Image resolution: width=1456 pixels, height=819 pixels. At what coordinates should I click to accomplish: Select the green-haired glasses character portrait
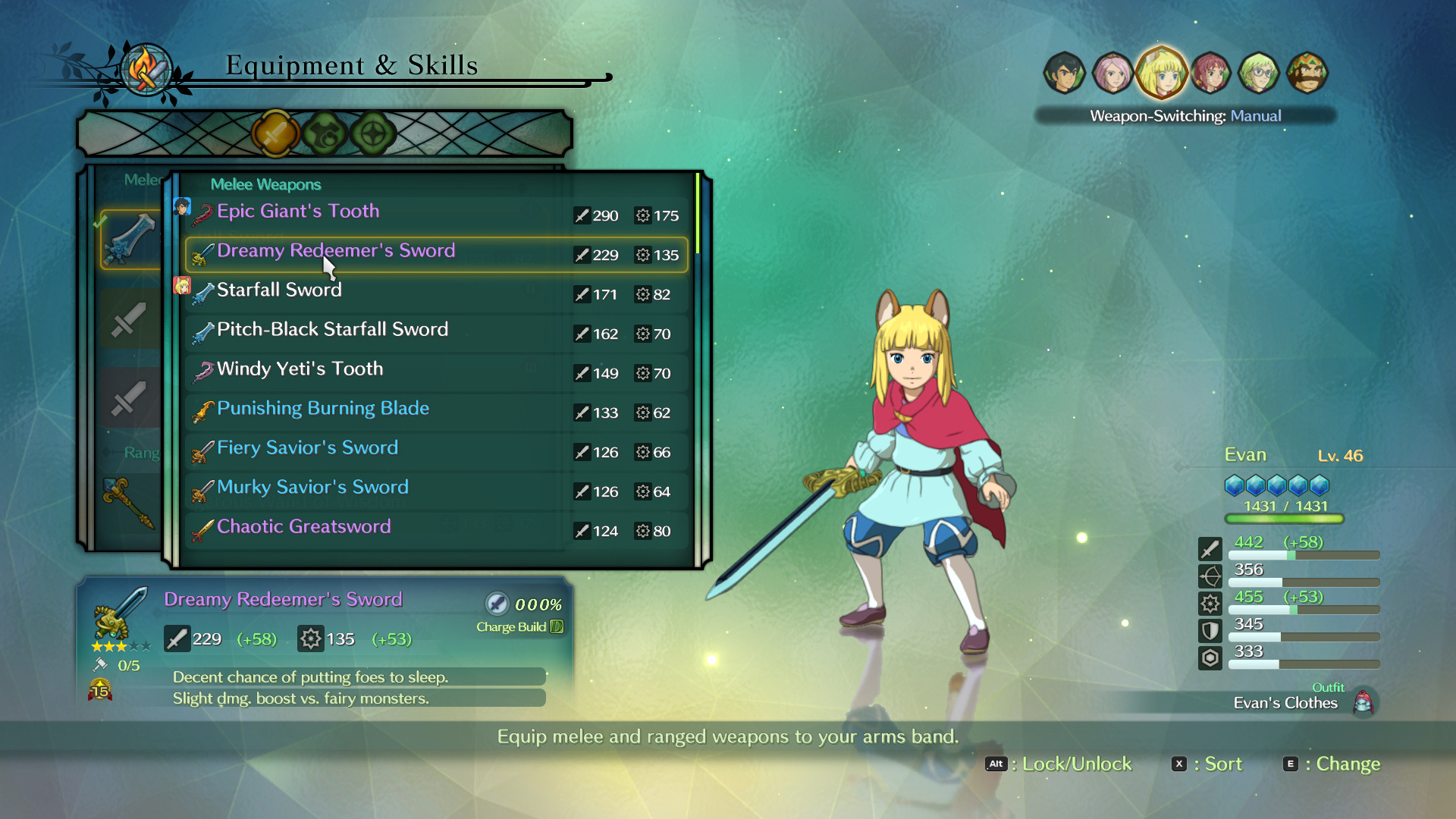pyautogui.click(x=1259, y=74)
